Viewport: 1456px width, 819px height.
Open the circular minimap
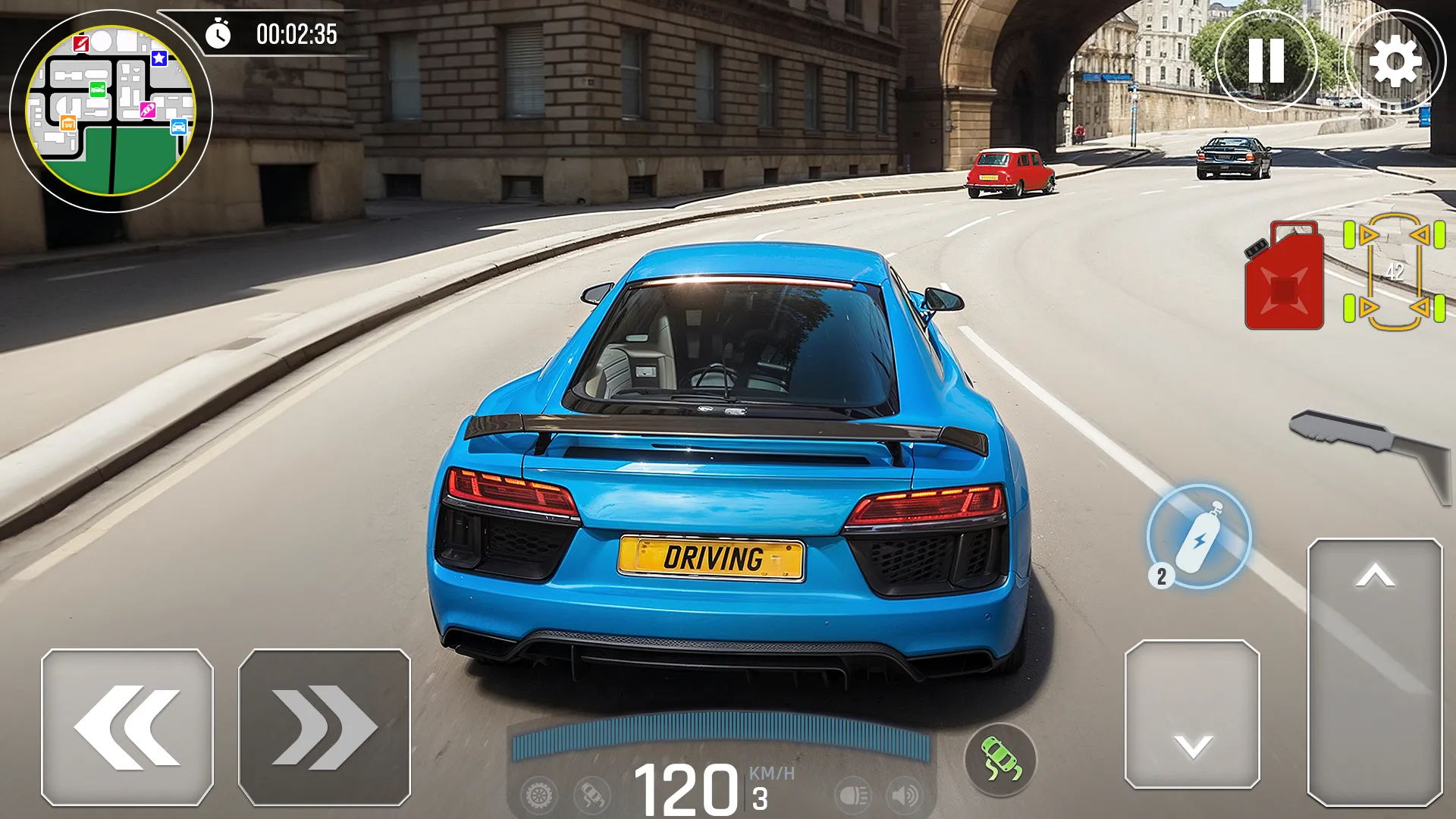pyautogui.click(x=111, y=111)
